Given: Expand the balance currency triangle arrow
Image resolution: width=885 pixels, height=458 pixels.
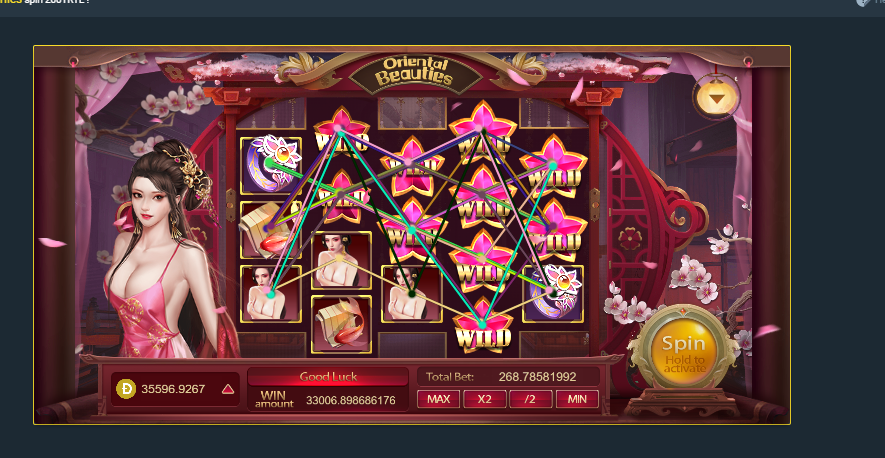Looking at the screenshot, I should pyautogui.click(x=228, y=389).
